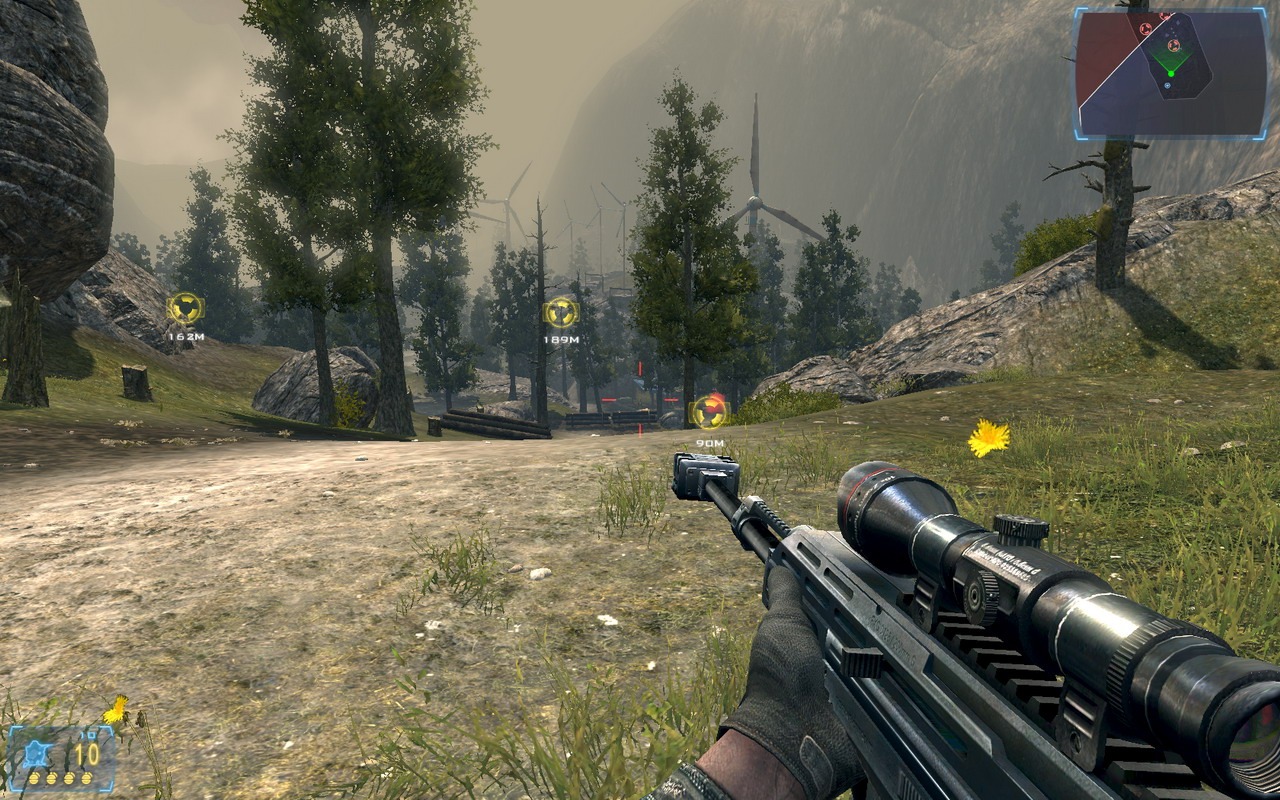Image resolution: width=1280 pixels, height=800 pixels.
Task: Select the objective marker labeled 189M
Action: (561, 312)
